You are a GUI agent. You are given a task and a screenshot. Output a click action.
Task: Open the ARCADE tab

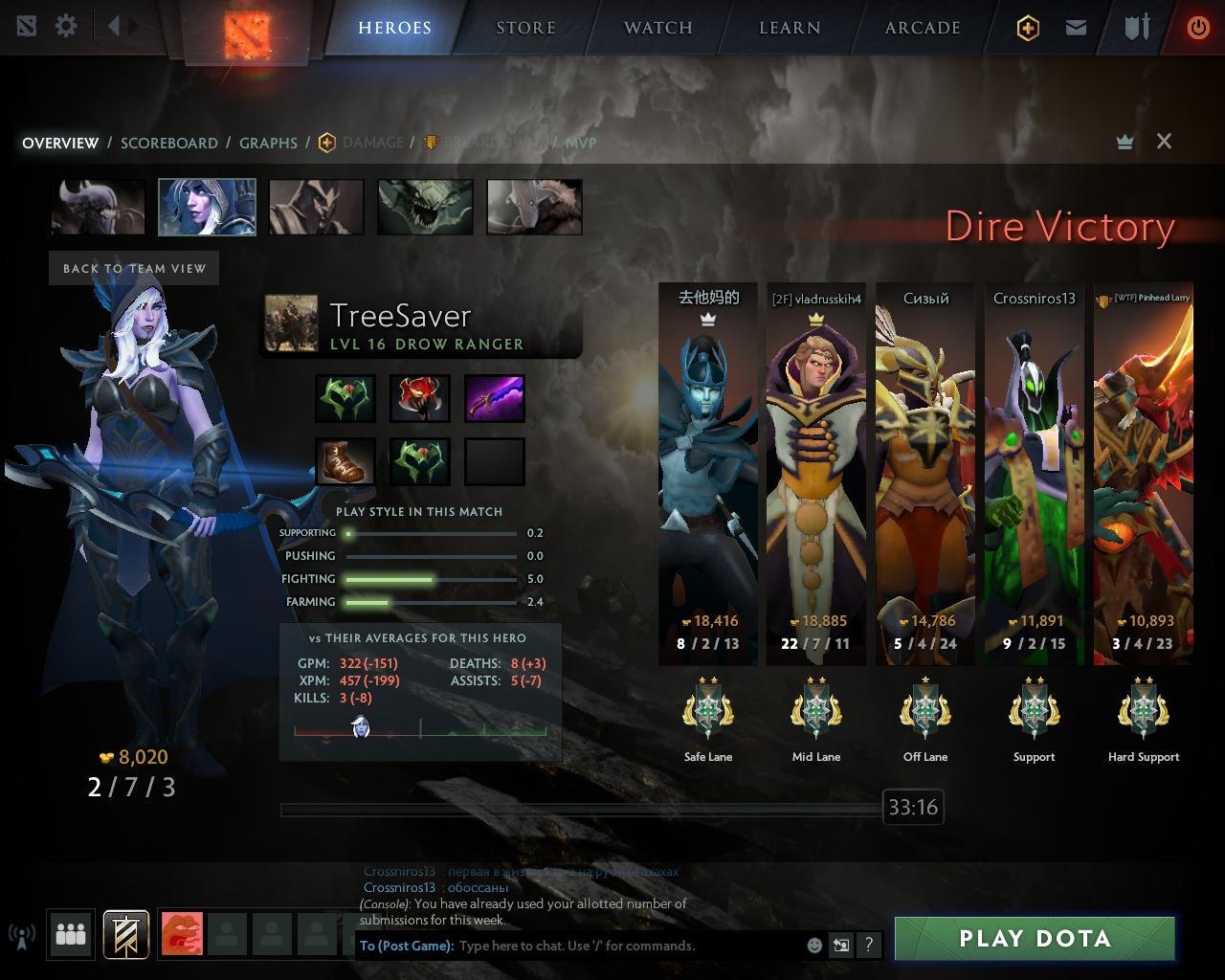(x=922, y=28)
